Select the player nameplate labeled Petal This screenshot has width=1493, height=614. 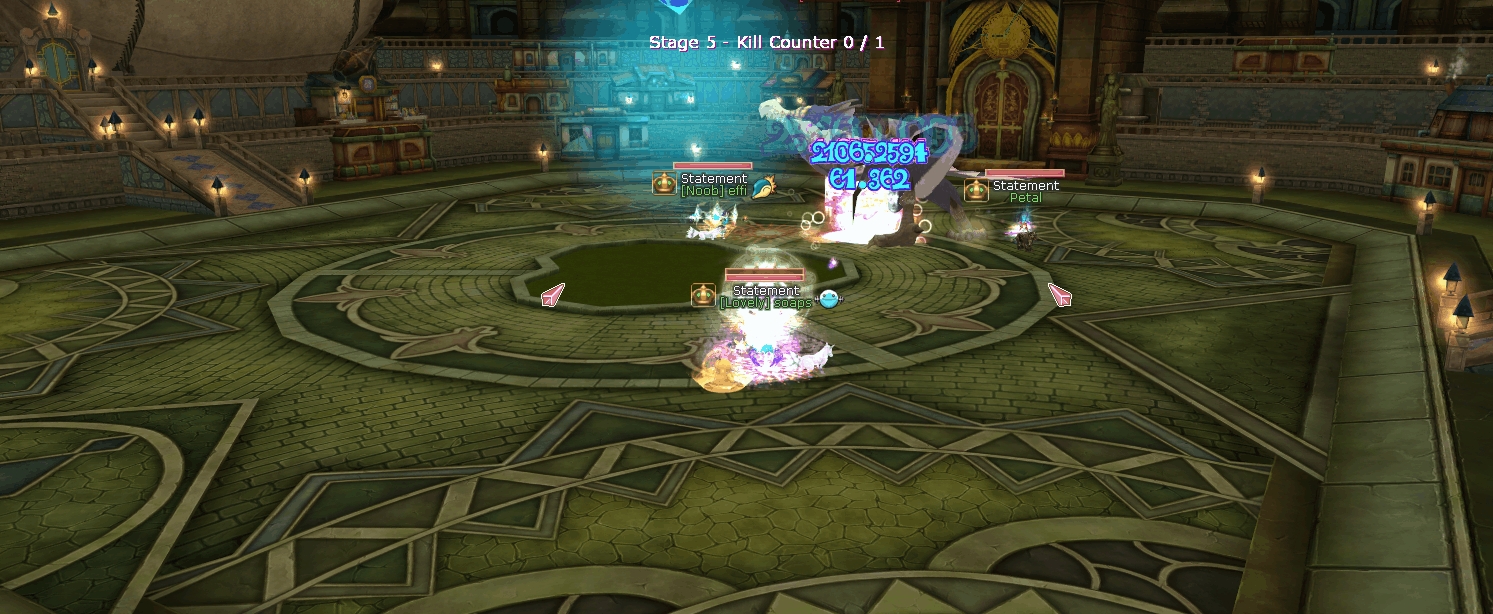click(x=1025, y=198)
